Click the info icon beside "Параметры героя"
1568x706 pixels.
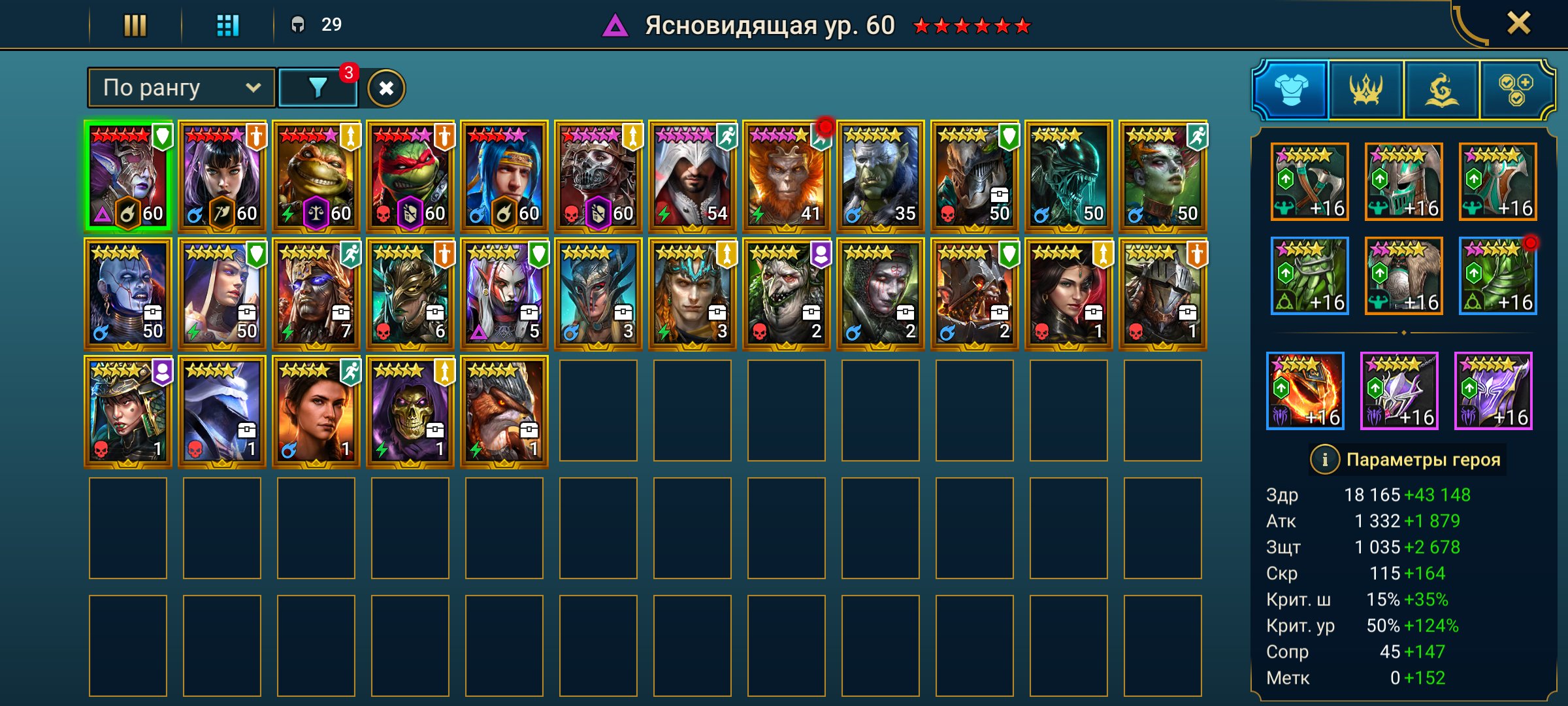tap(1326, 460)
